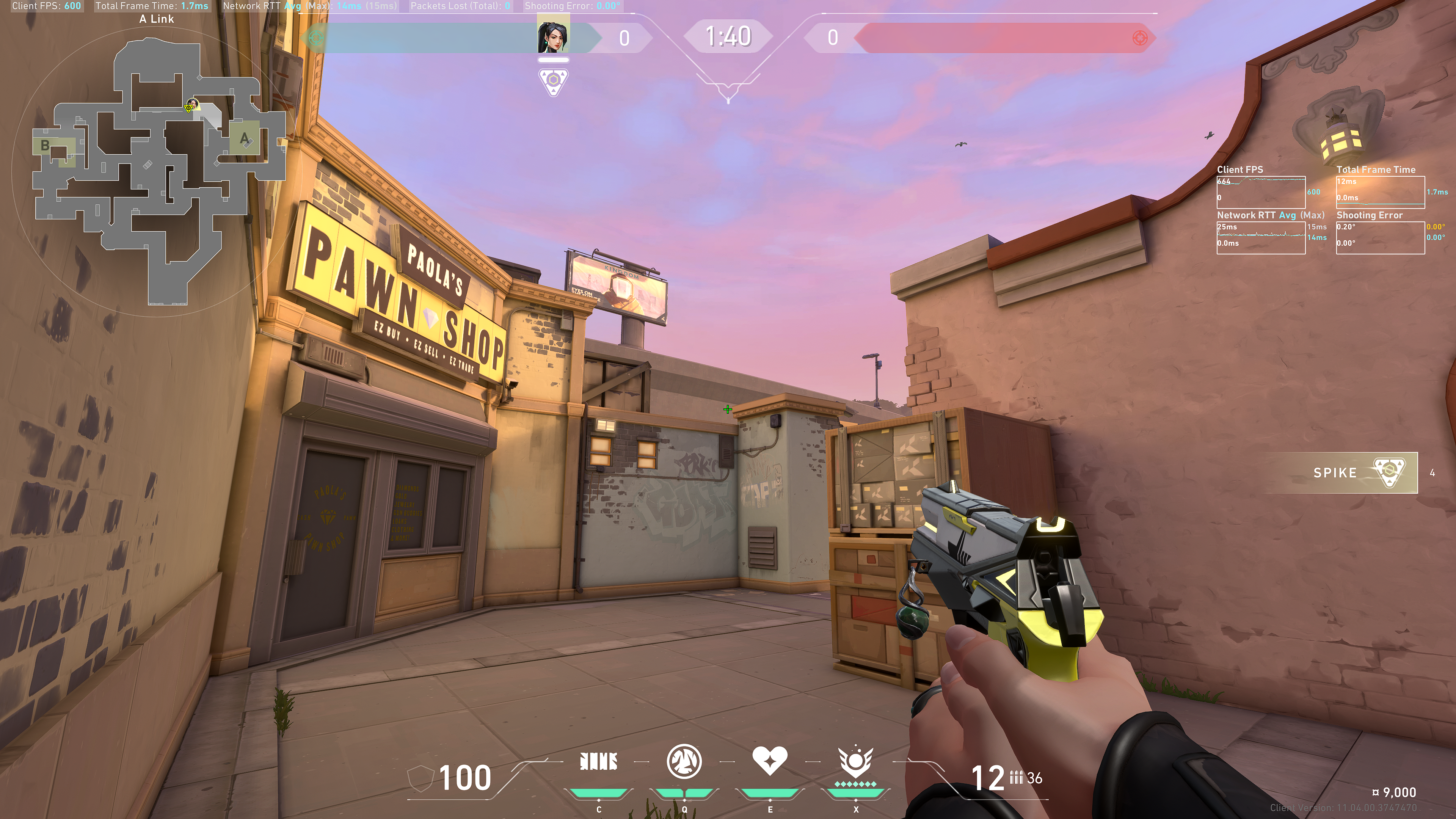Activate the Slow Orb ability
This screenshot has height=819, width=1456.
(684, 762)
